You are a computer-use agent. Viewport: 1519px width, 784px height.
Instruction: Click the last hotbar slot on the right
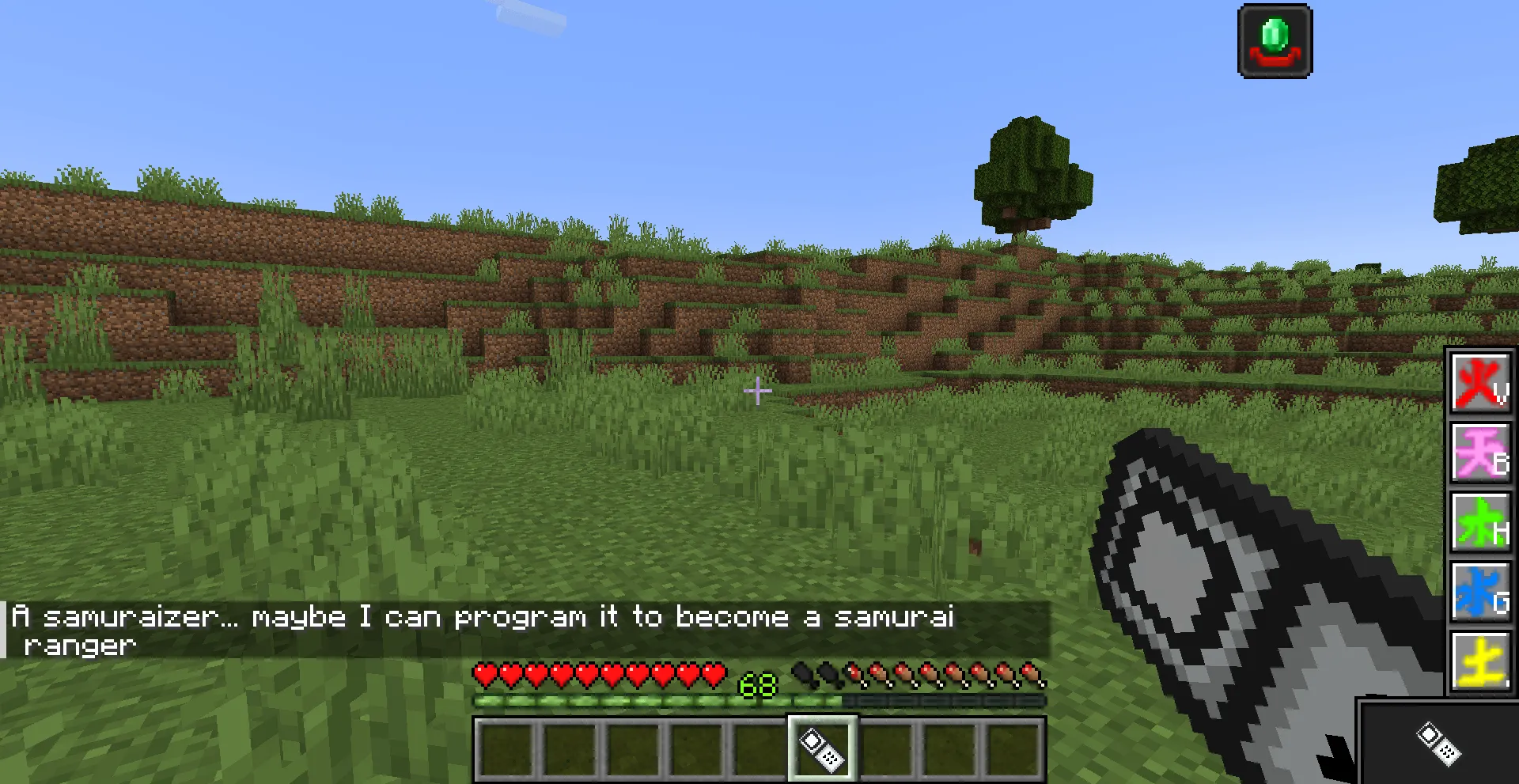(x=1015, y=747)
